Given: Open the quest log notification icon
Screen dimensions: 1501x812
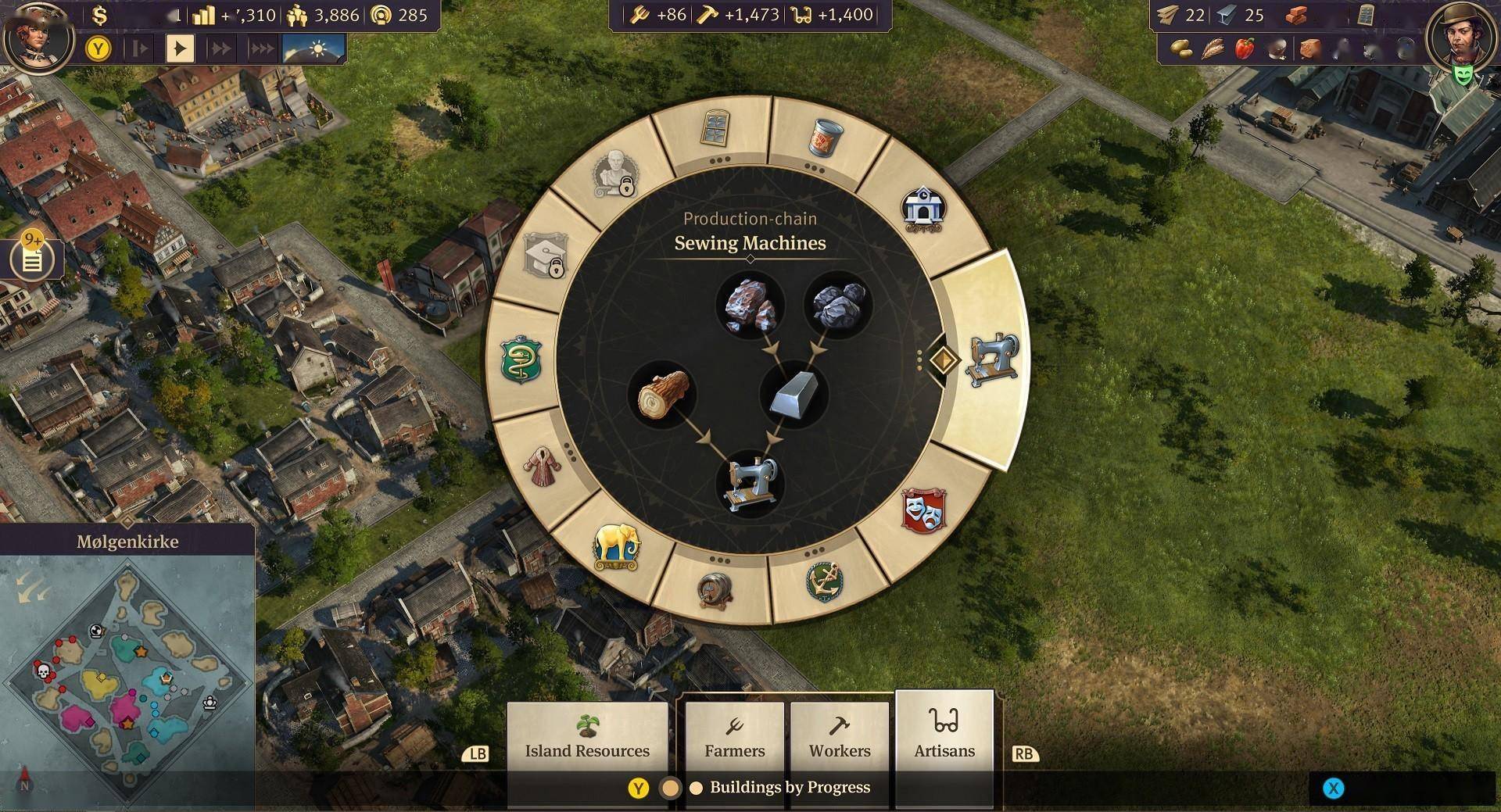Looking at the screenshot, I should click(32, 258).
